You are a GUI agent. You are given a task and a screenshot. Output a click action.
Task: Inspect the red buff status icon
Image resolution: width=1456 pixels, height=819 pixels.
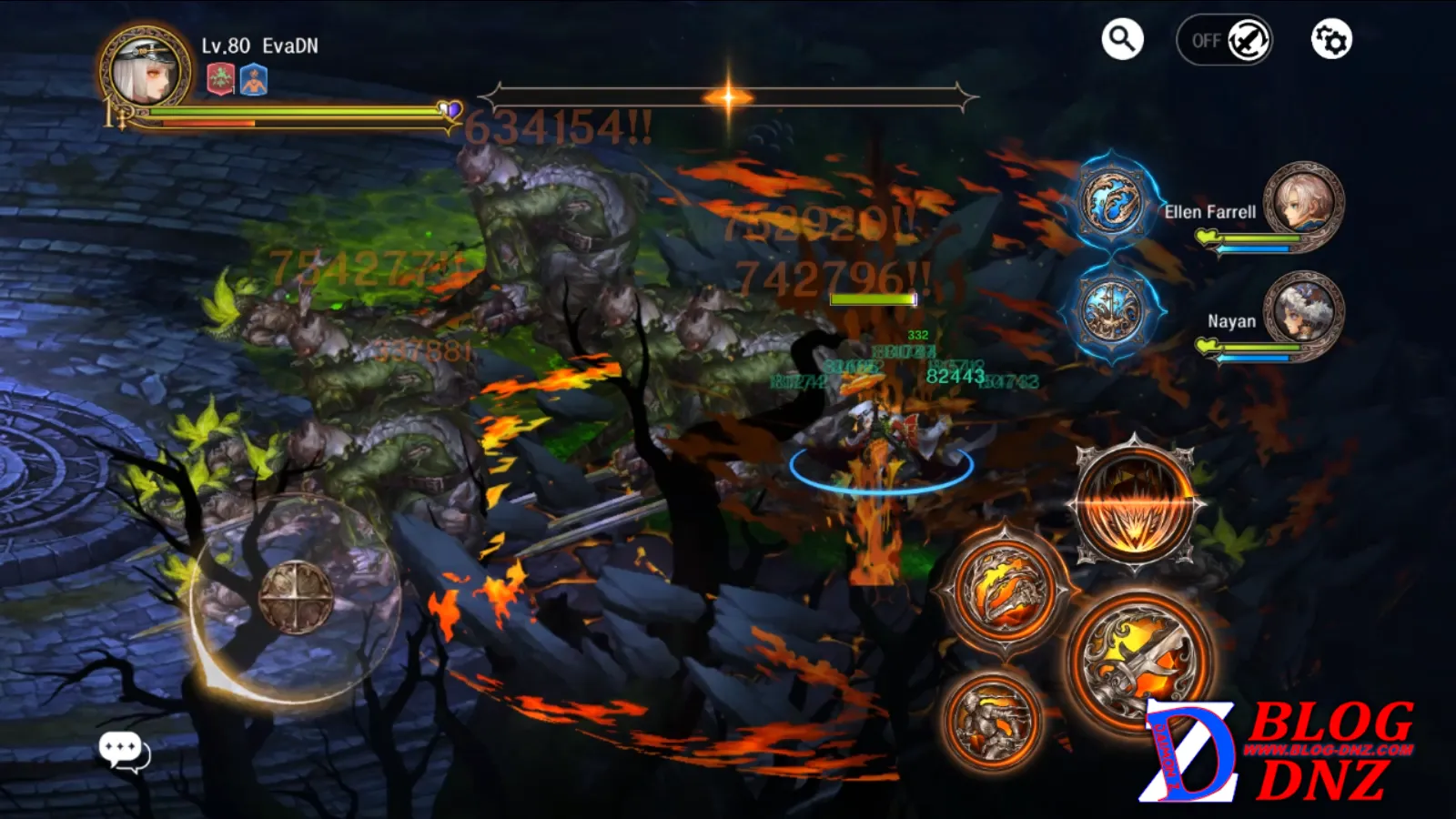[220, 79]
